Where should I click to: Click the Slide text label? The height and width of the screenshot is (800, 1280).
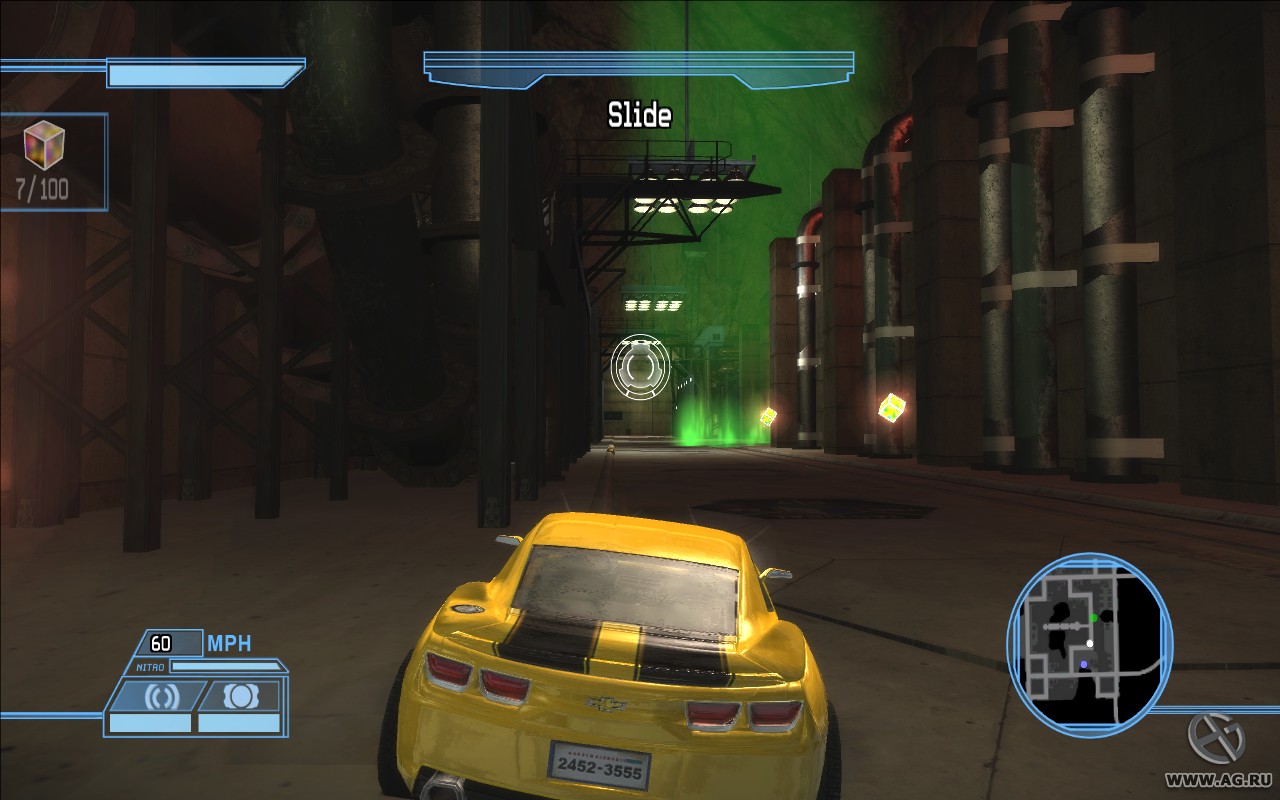click(x=637, y=114)
